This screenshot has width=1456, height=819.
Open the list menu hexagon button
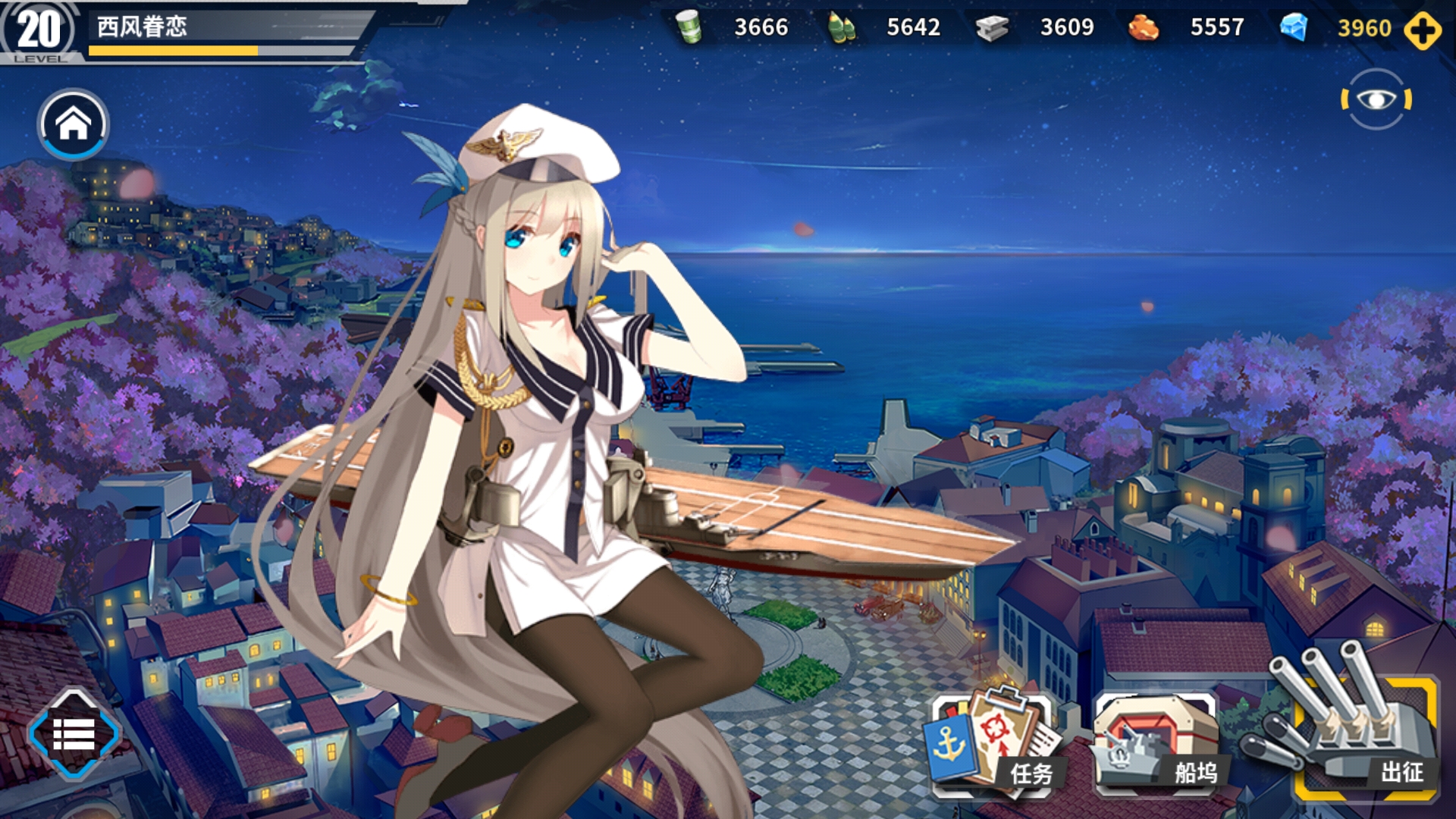[x=74, y=734]
